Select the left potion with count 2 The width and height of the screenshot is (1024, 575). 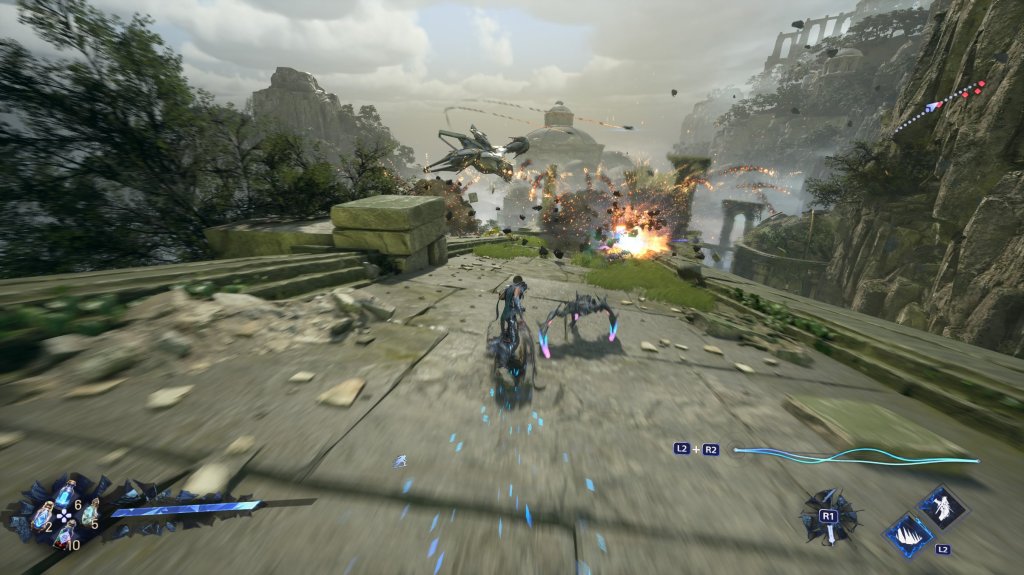[x=43, y=515]
